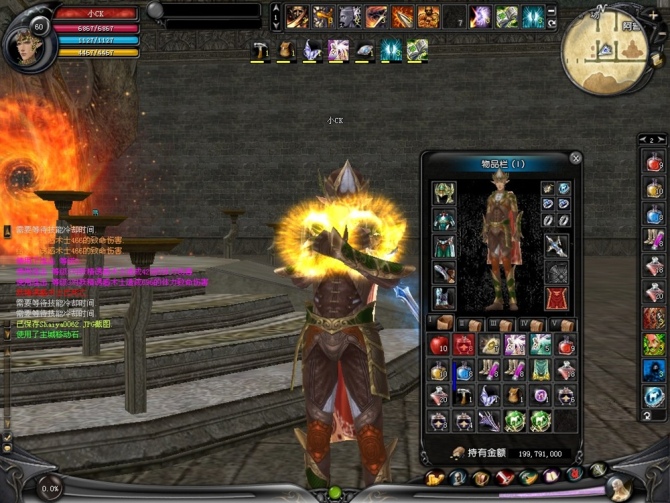Select the equipped red cape slot
The height and width of the screenshot is (503, 670).
point(556,298)
